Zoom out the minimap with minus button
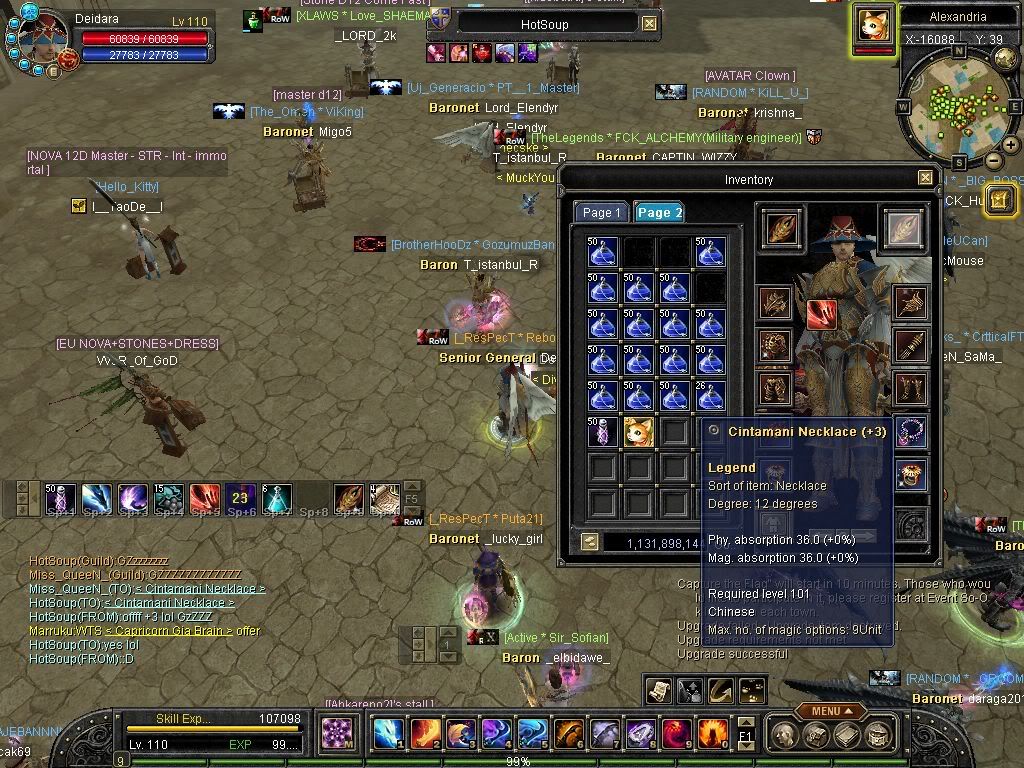 (994, 160)
